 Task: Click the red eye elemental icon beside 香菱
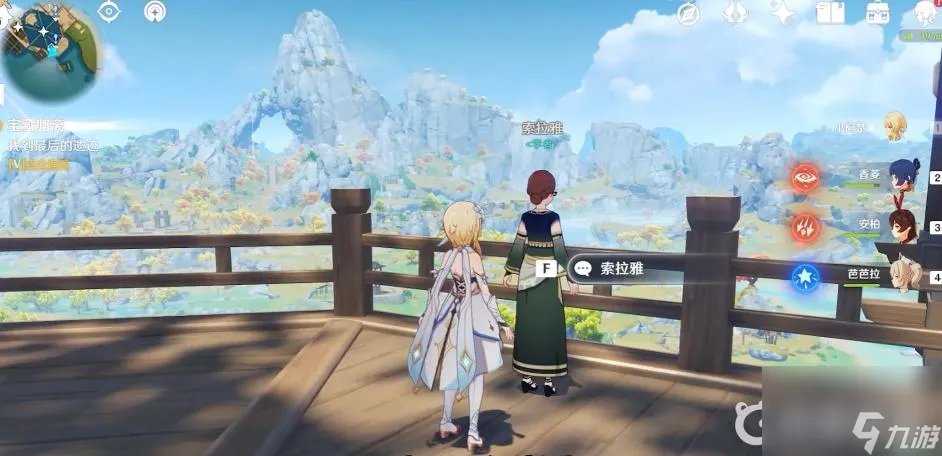[x=805, y=178]
